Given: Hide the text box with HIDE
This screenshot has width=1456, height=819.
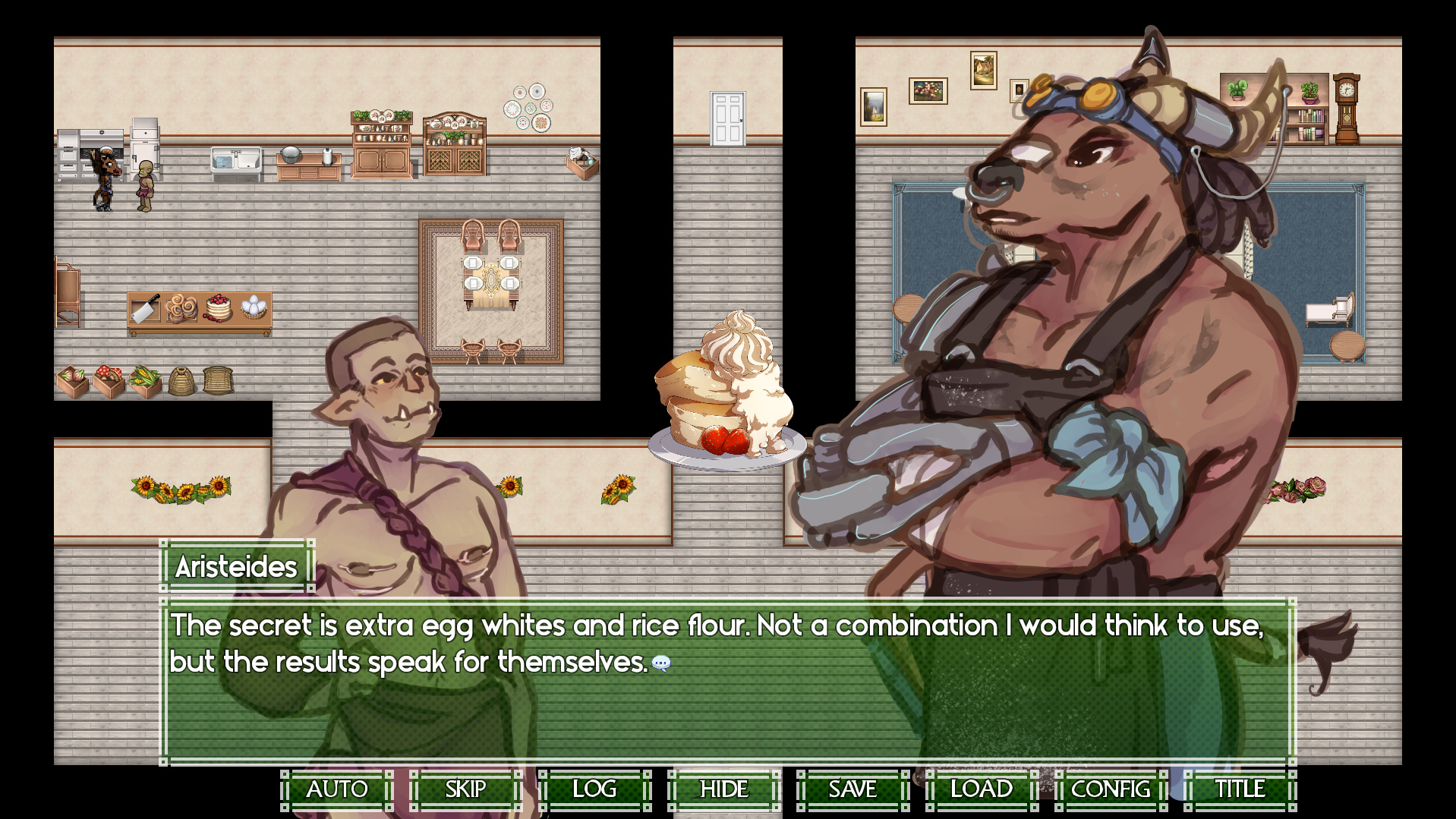Looking at the screenshot, I should [x=723, y=789].
